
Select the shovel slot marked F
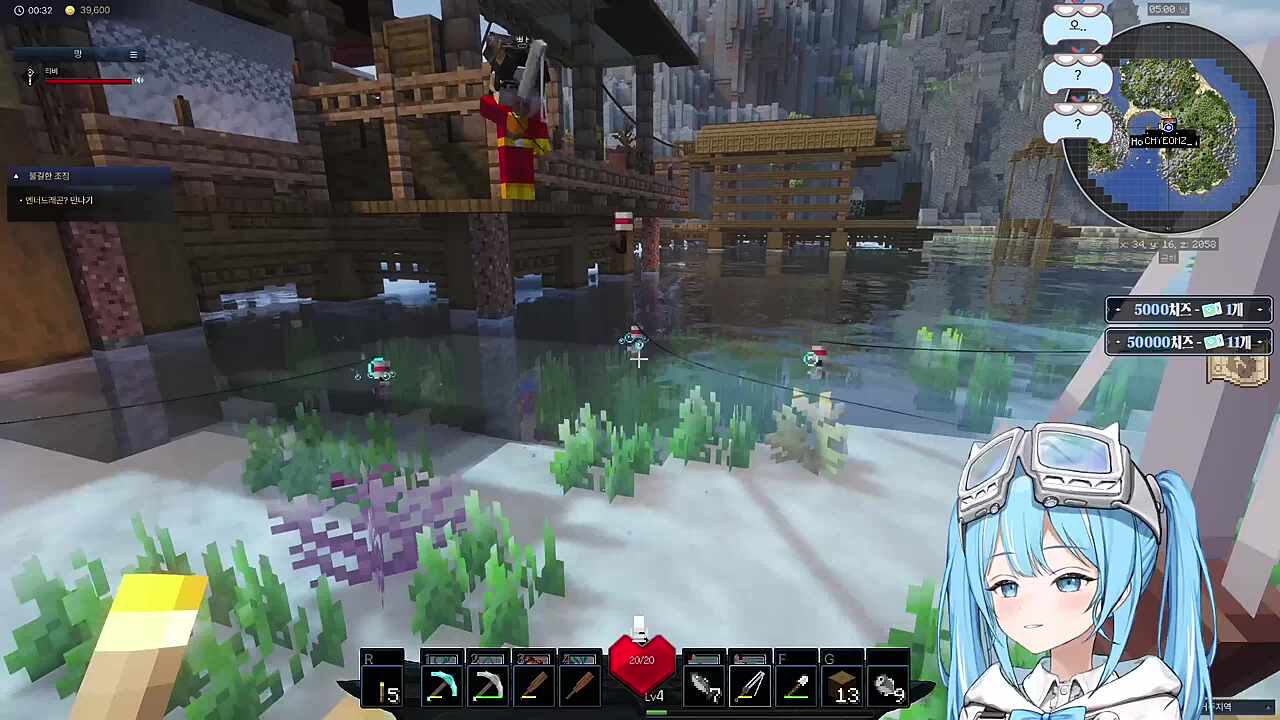click(x=797, y=686)
